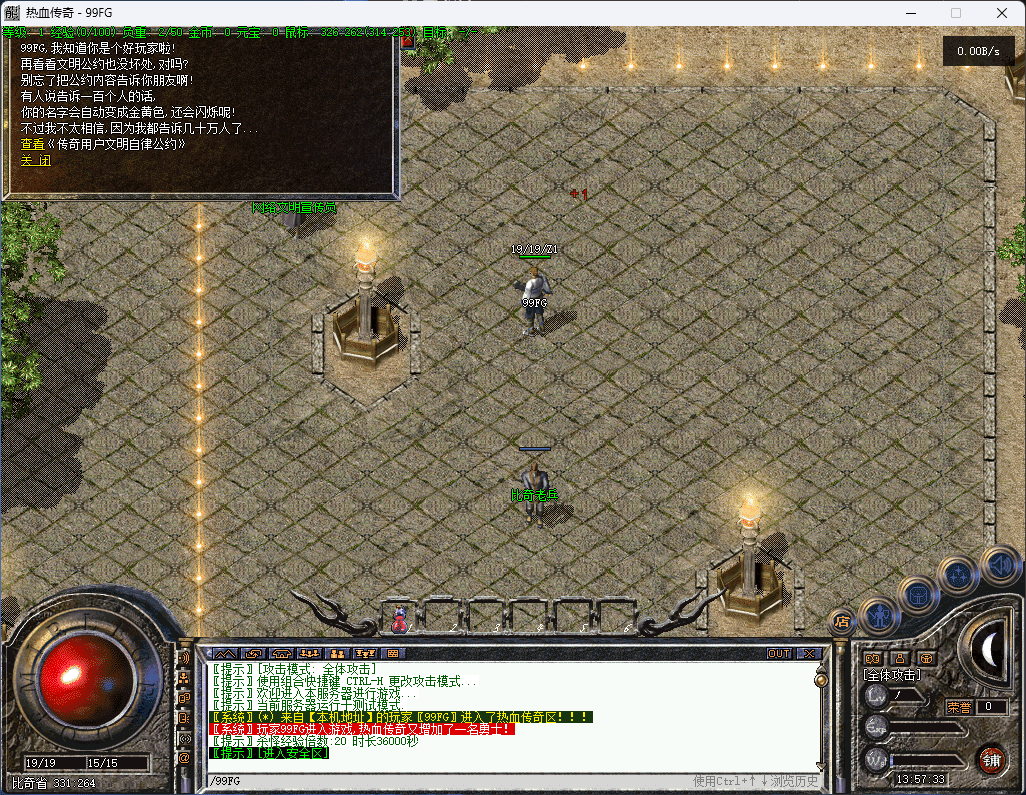Screen dimensions: 1026x795
Task: Click the 全体攻击 attack mode label
Action: point(892,675)
